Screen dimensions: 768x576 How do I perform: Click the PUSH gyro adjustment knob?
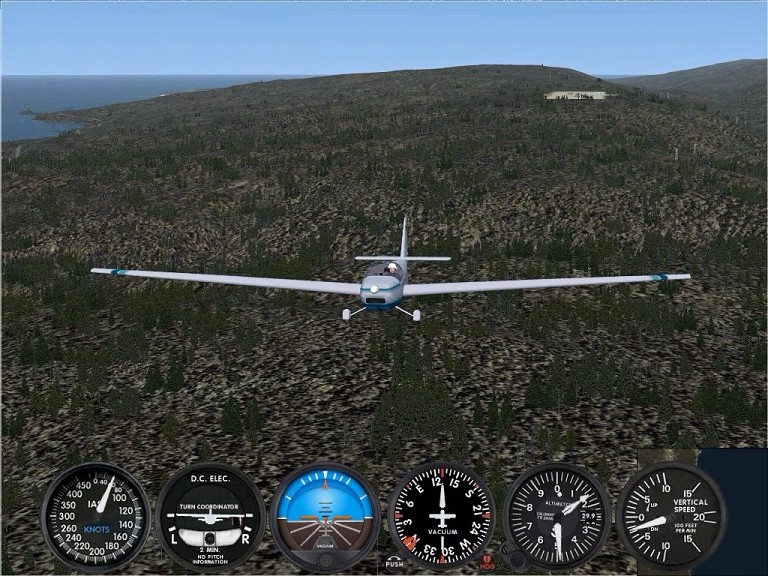[394, 563]
